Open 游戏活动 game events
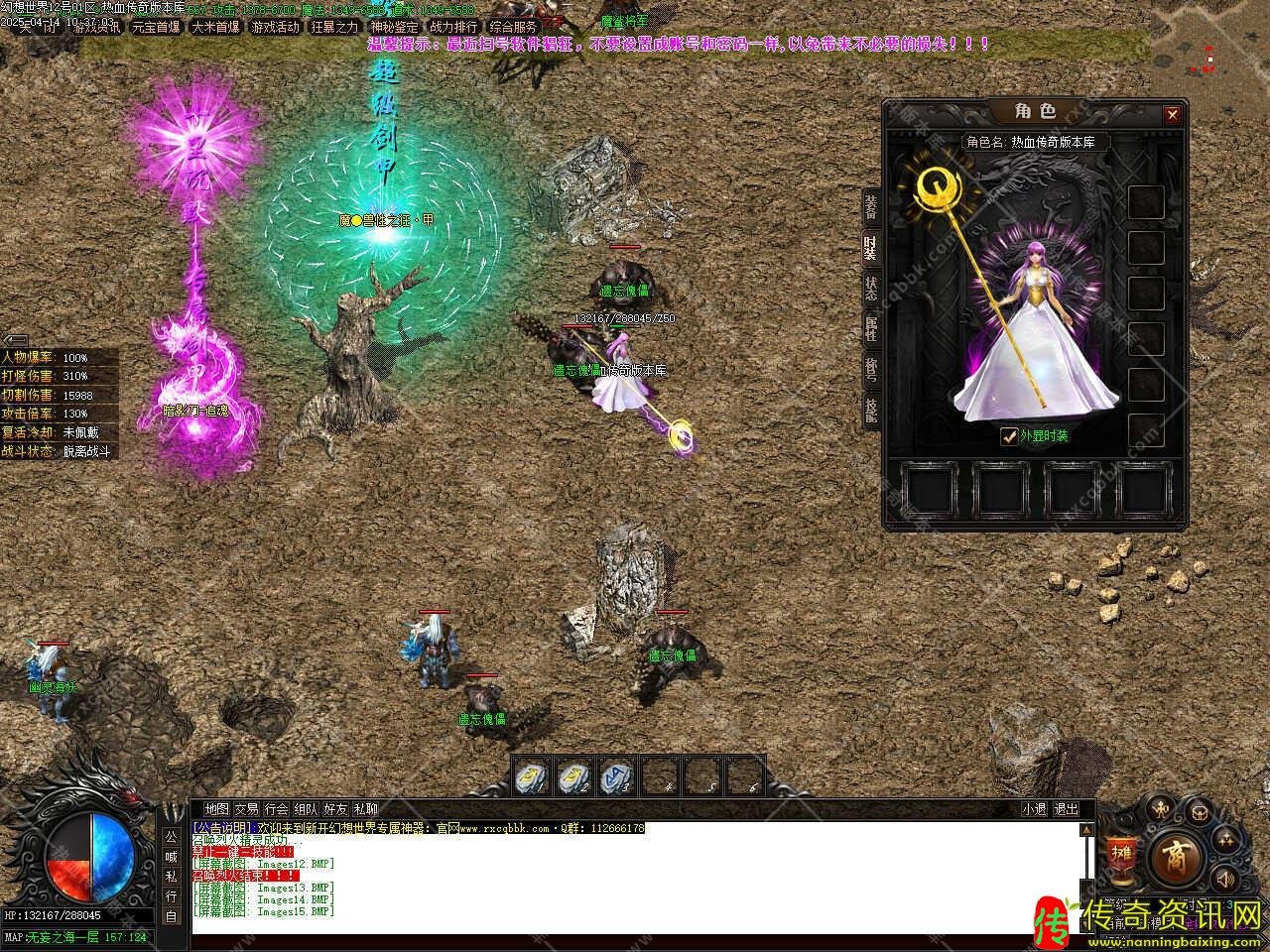Screen dimensions: 1270x952 [x=275, y=27]
